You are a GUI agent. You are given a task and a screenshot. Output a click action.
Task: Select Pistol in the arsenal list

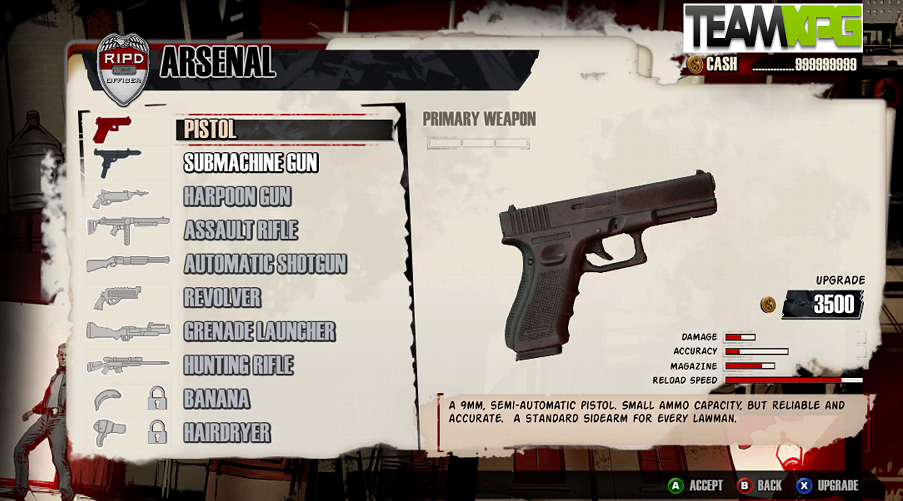tap(211, 130)
